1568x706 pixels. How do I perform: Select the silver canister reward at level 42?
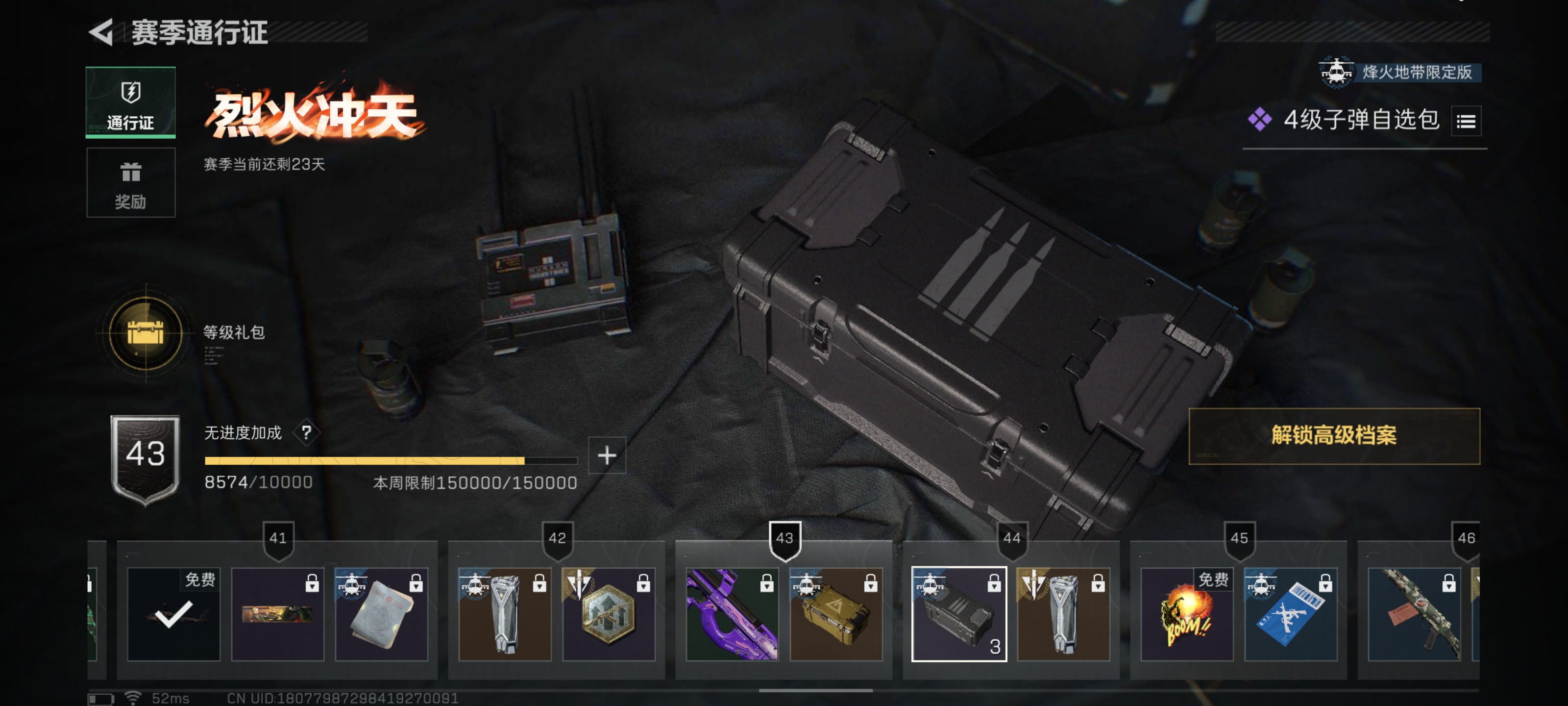pyautogui.click(x=505, y=613)
